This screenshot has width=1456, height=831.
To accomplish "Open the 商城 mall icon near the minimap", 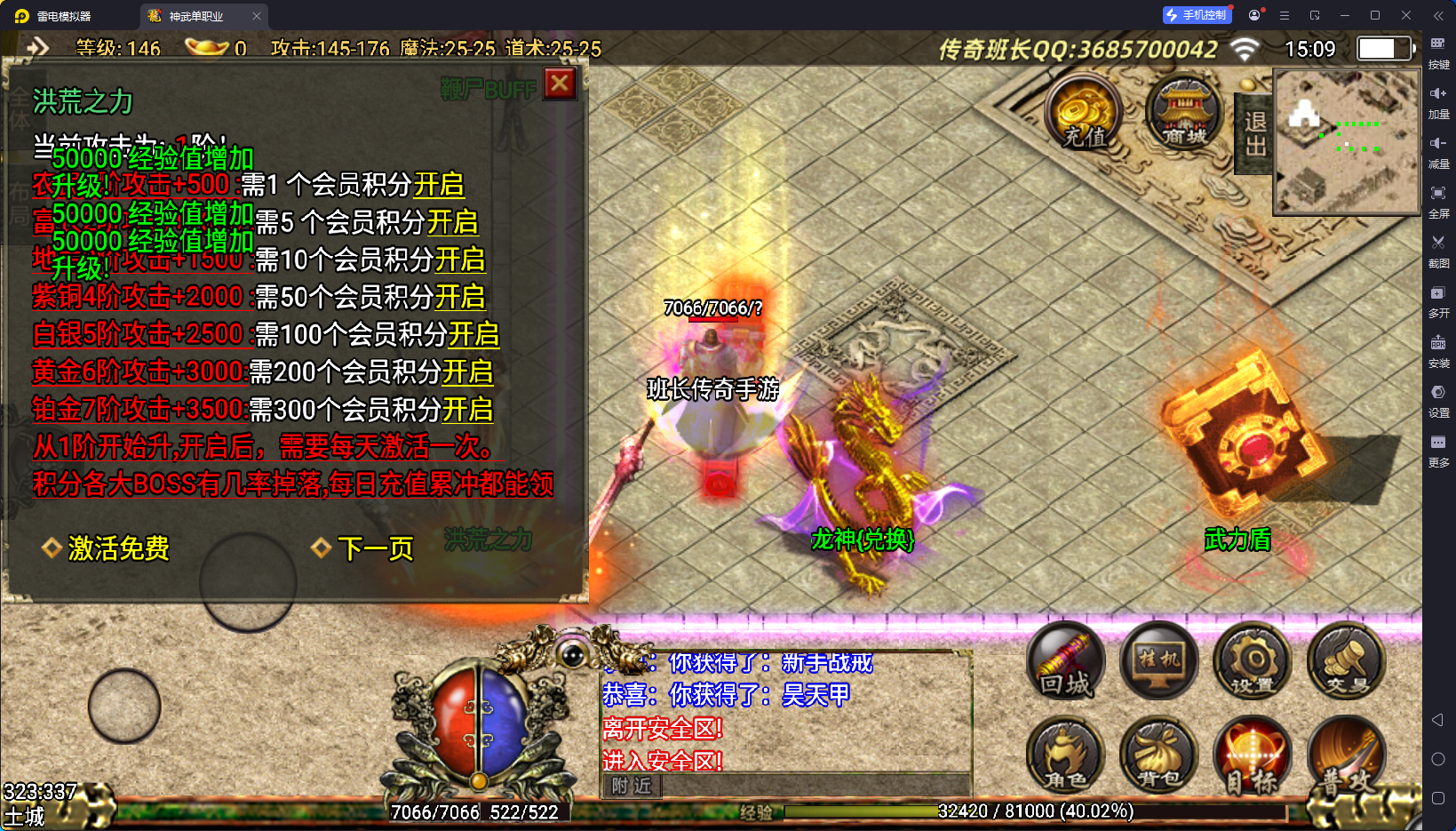I will (x=1184, y=113).
